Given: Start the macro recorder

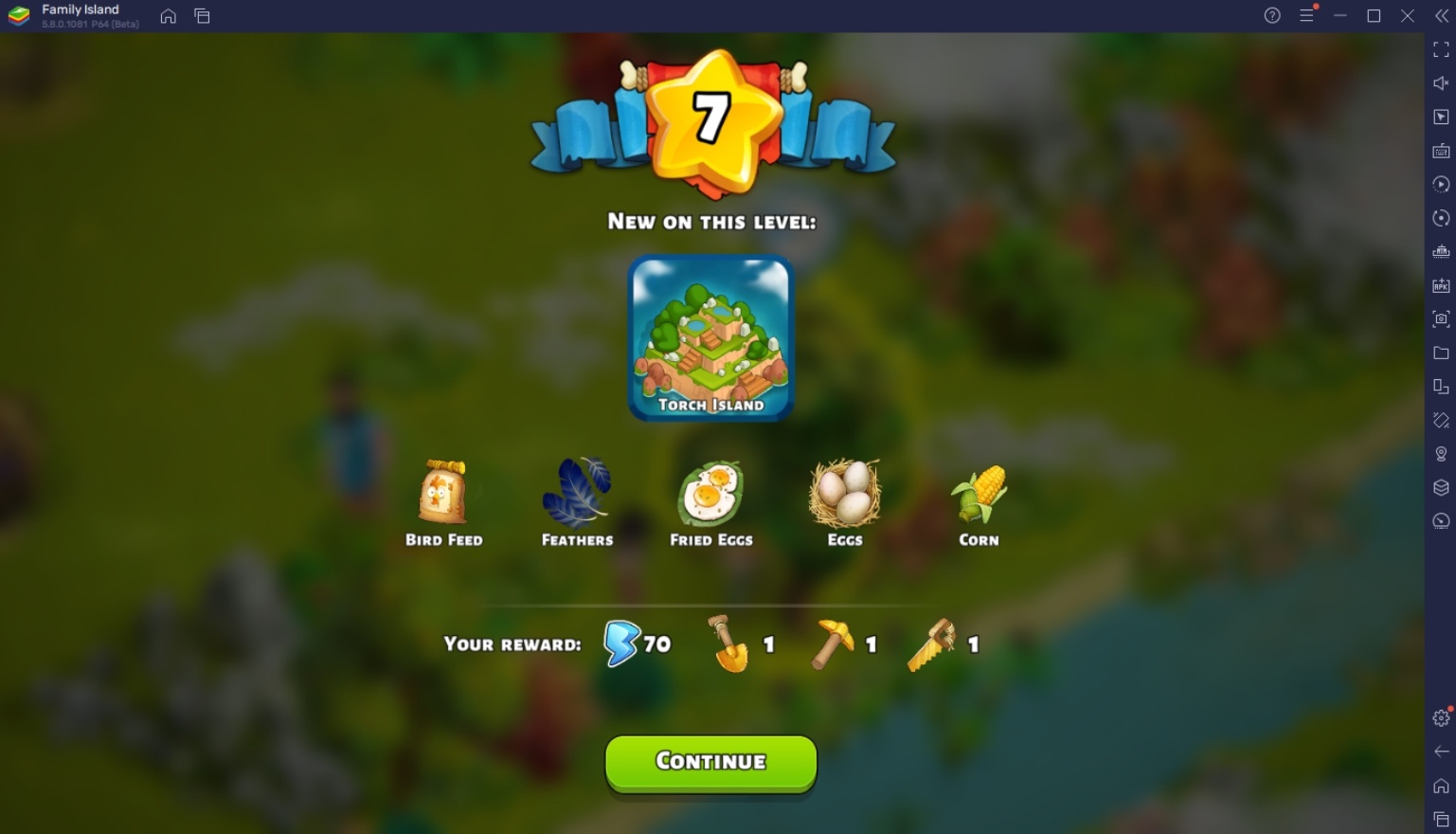Looking at the screenshot, I should [1441, 184].
